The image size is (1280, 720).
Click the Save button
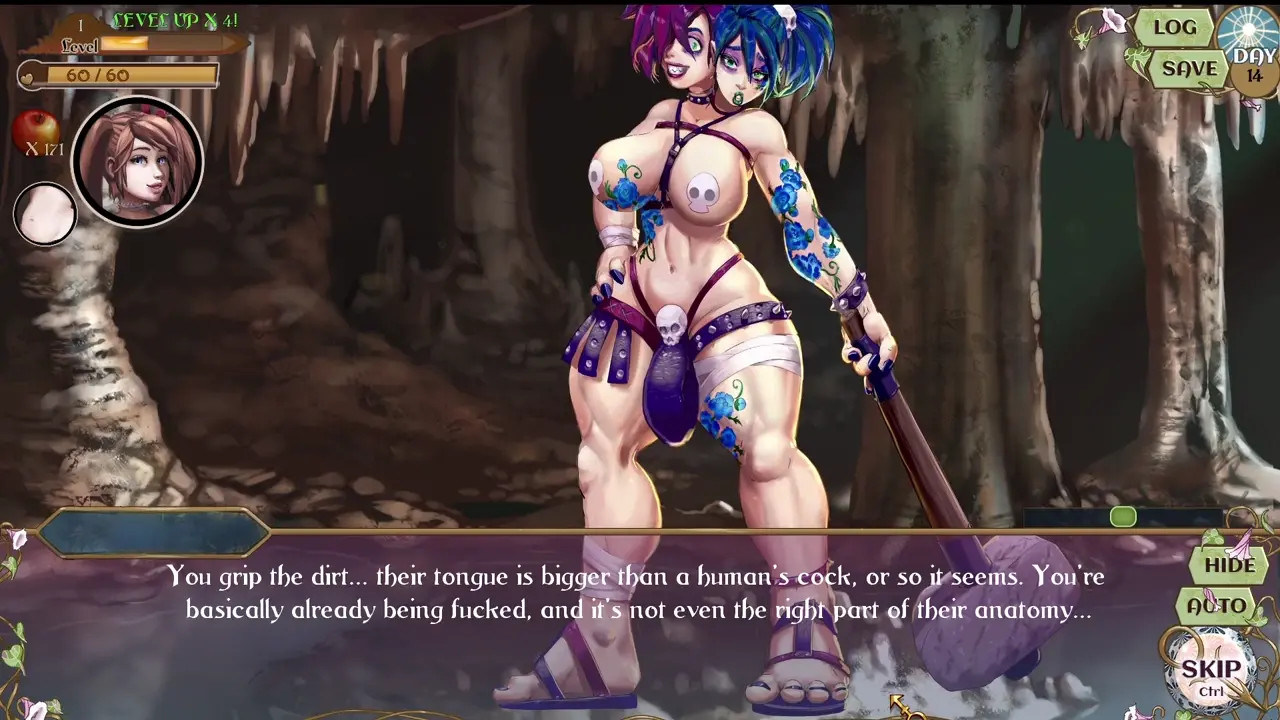1189,69
